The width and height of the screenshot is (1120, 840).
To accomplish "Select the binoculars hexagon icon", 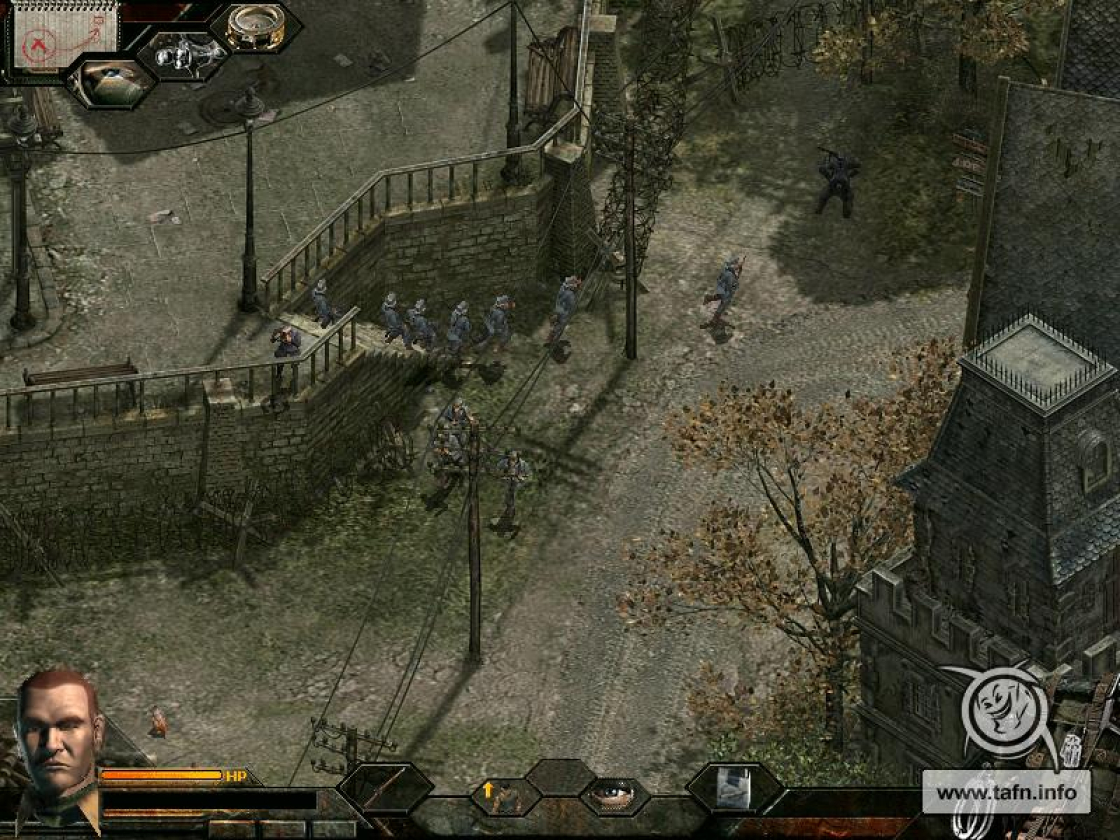I will [182, 54].
